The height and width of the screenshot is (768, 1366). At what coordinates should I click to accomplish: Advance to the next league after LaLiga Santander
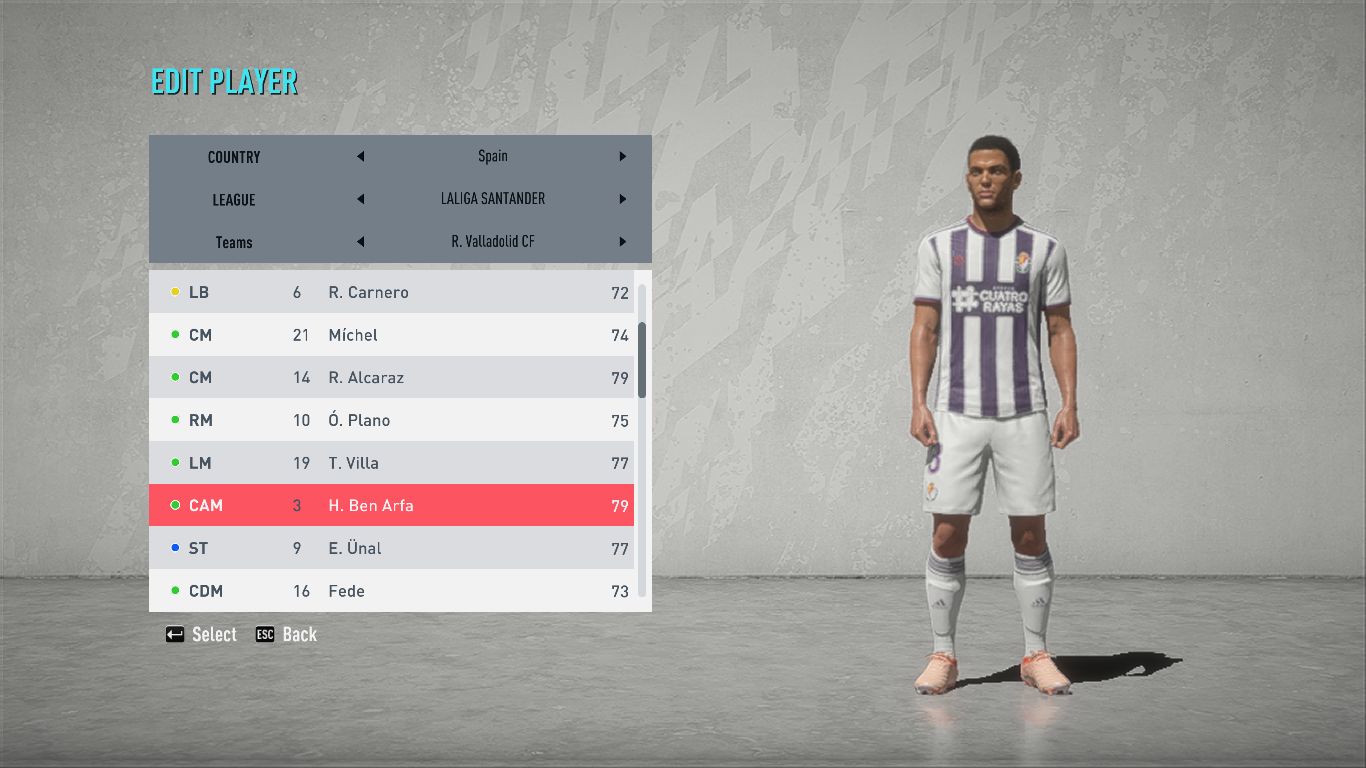(622, 199)
